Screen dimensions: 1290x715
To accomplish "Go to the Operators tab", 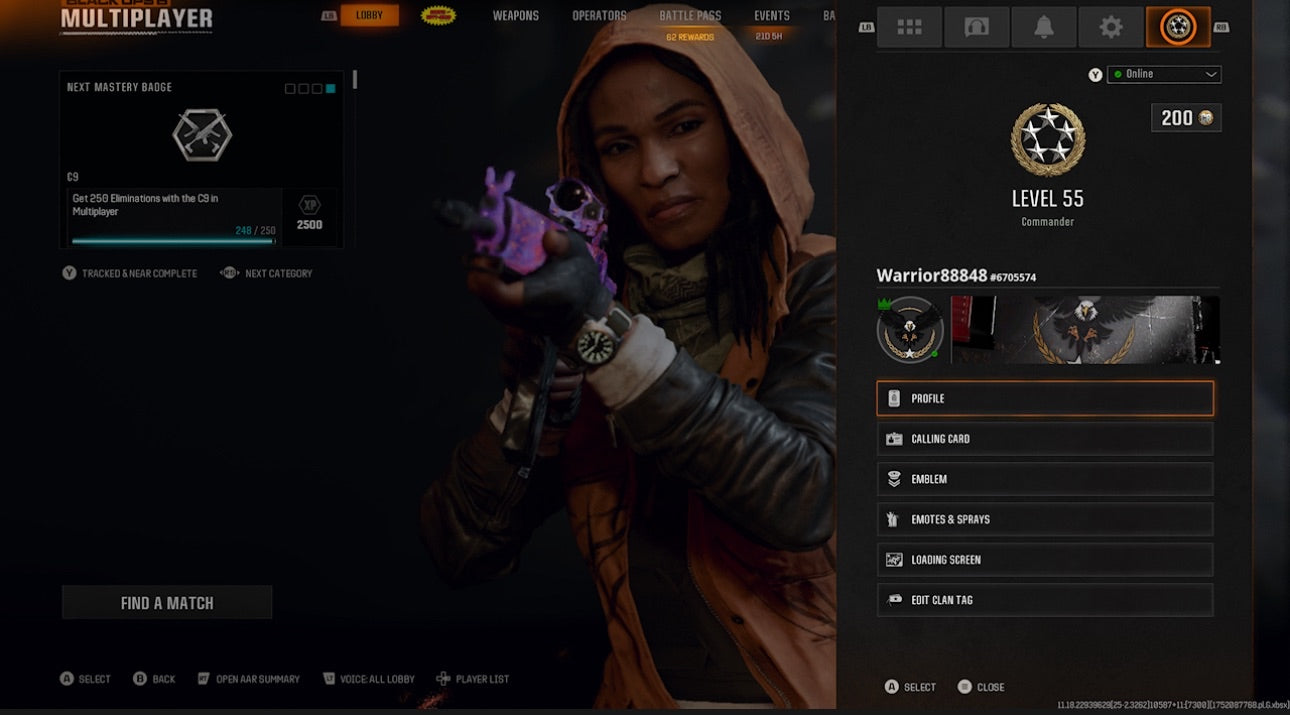I will coord(599,16).
